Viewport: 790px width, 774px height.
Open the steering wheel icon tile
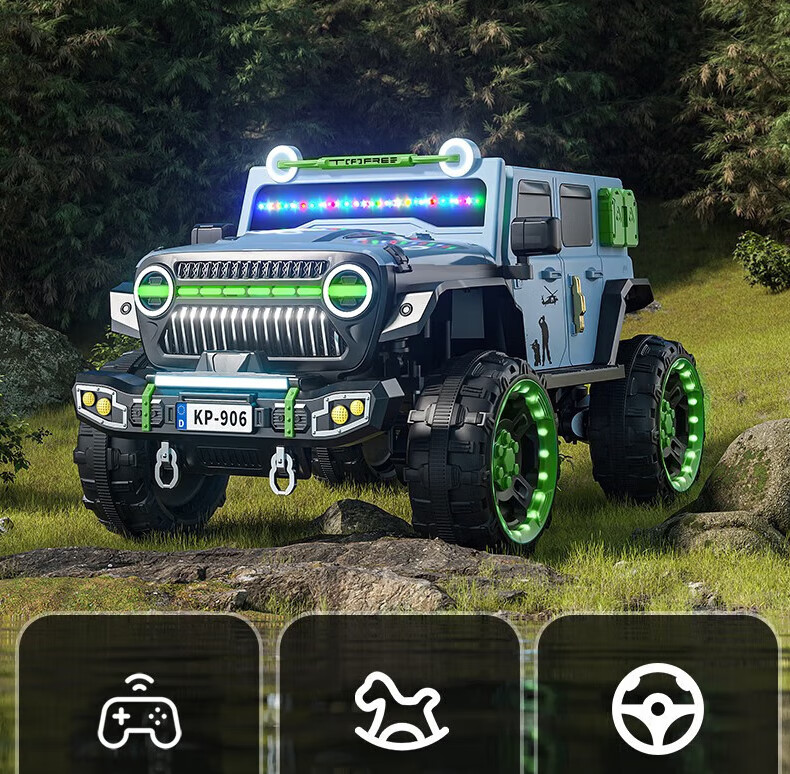(657, 708)
